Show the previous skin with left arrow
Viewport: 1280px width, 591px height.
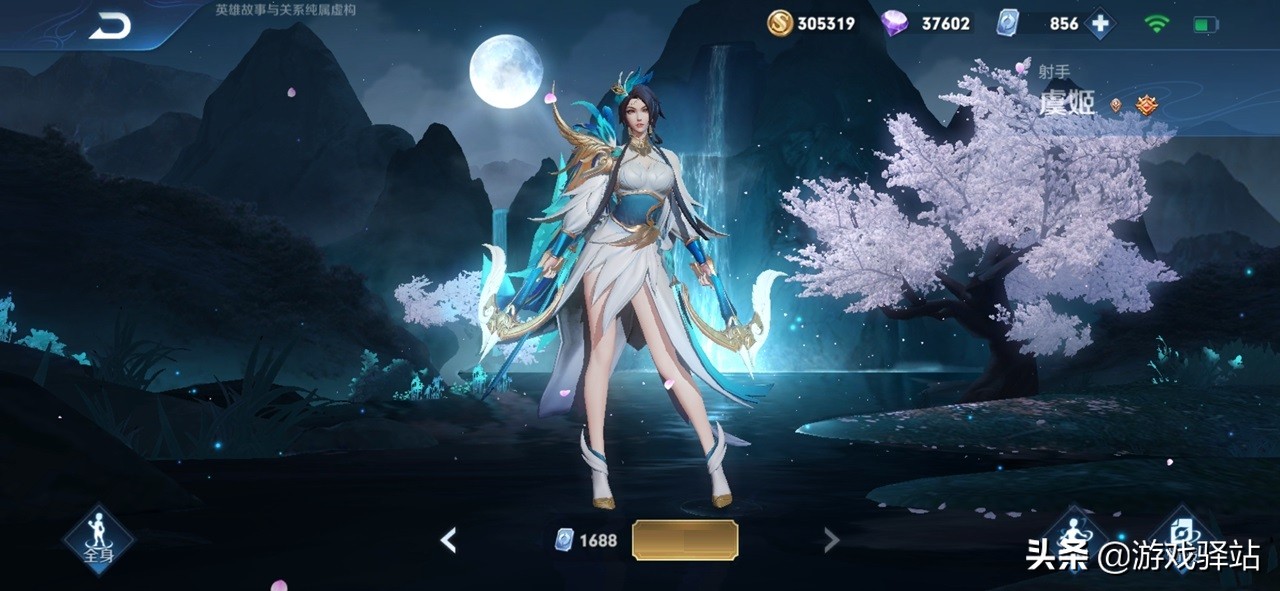tap(449, 541)
